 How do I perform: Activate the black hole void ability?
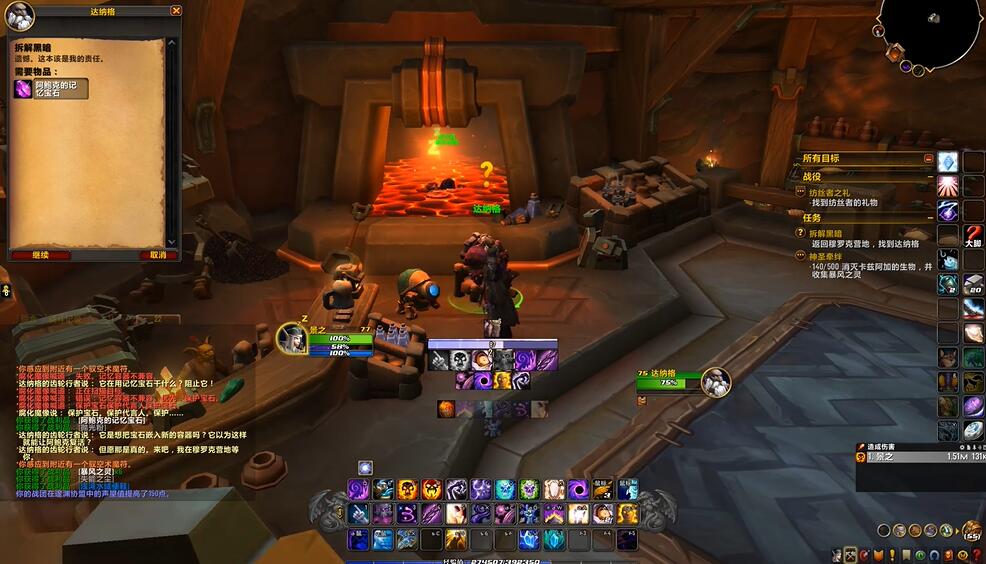click(x=578, y=489)
